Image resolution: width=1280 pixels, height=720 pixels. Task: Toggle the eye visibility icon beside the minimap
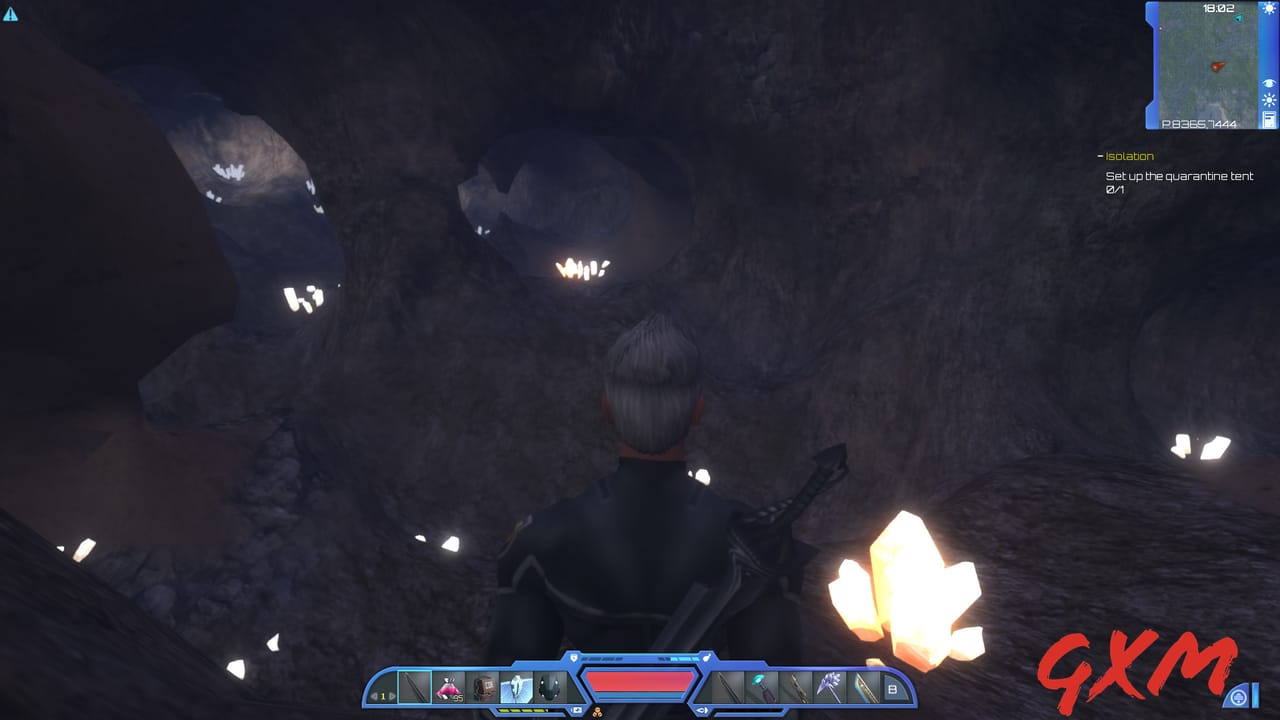pos(1268,83)
